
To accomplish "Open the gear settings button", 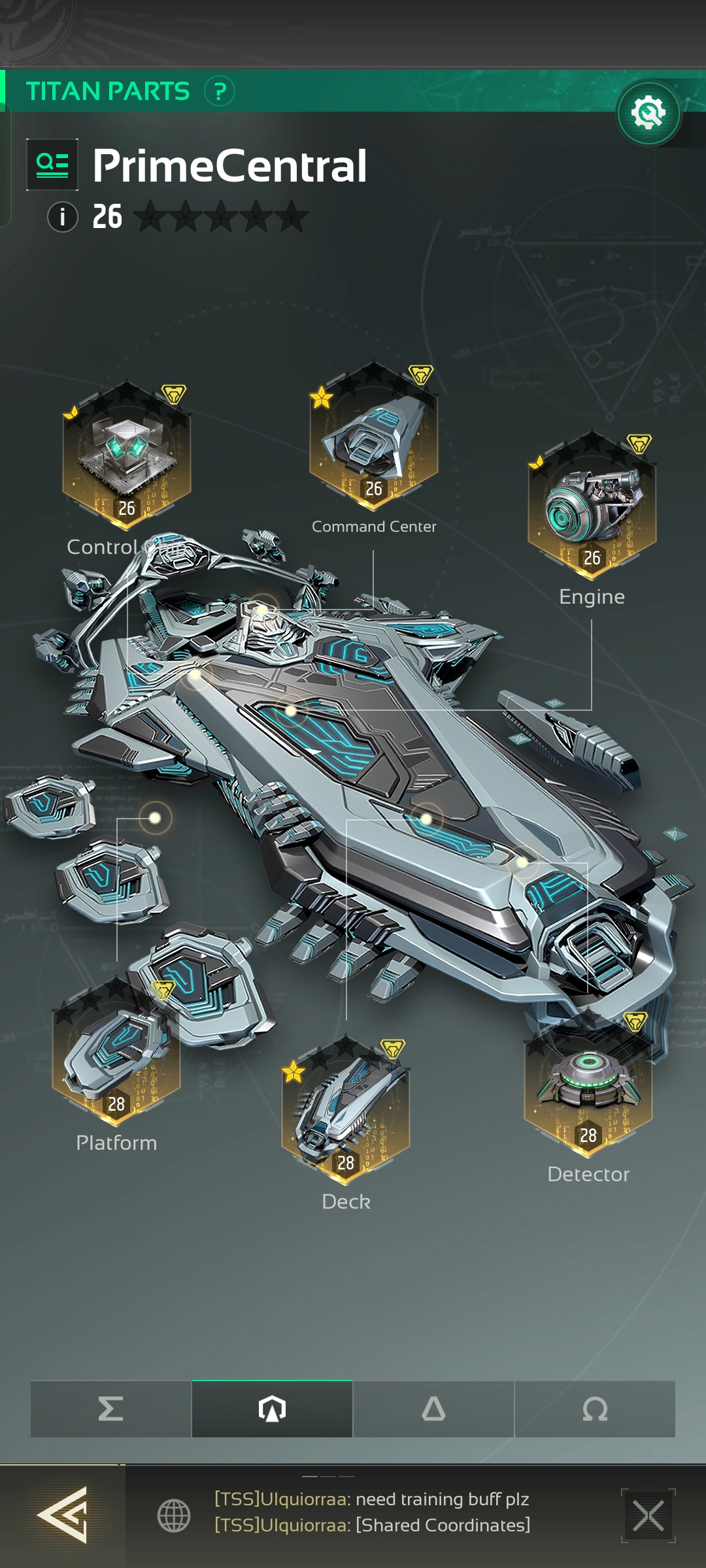I will [x=648, y=113].
